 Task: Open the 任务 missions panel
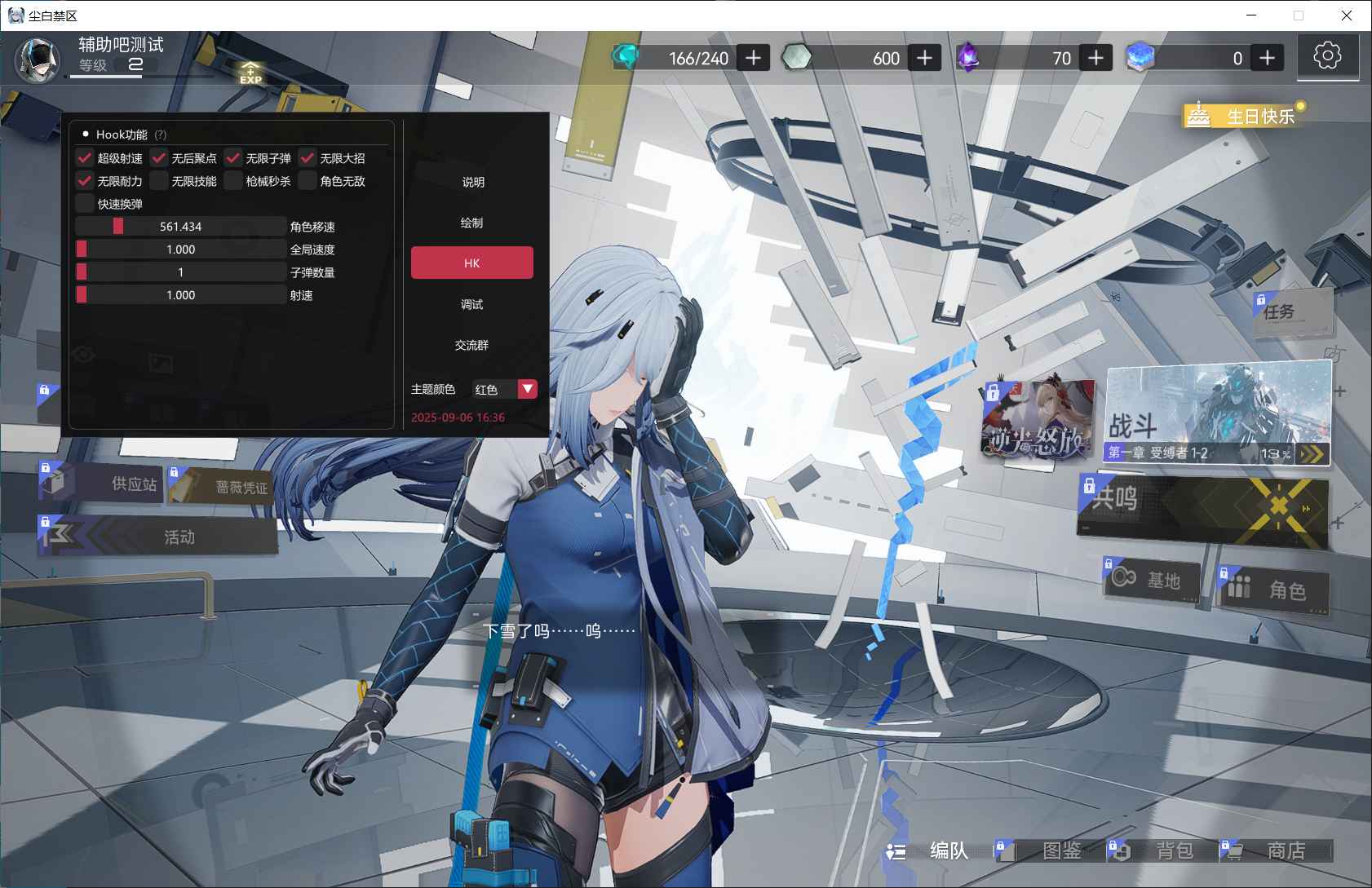pos(1292,311)
